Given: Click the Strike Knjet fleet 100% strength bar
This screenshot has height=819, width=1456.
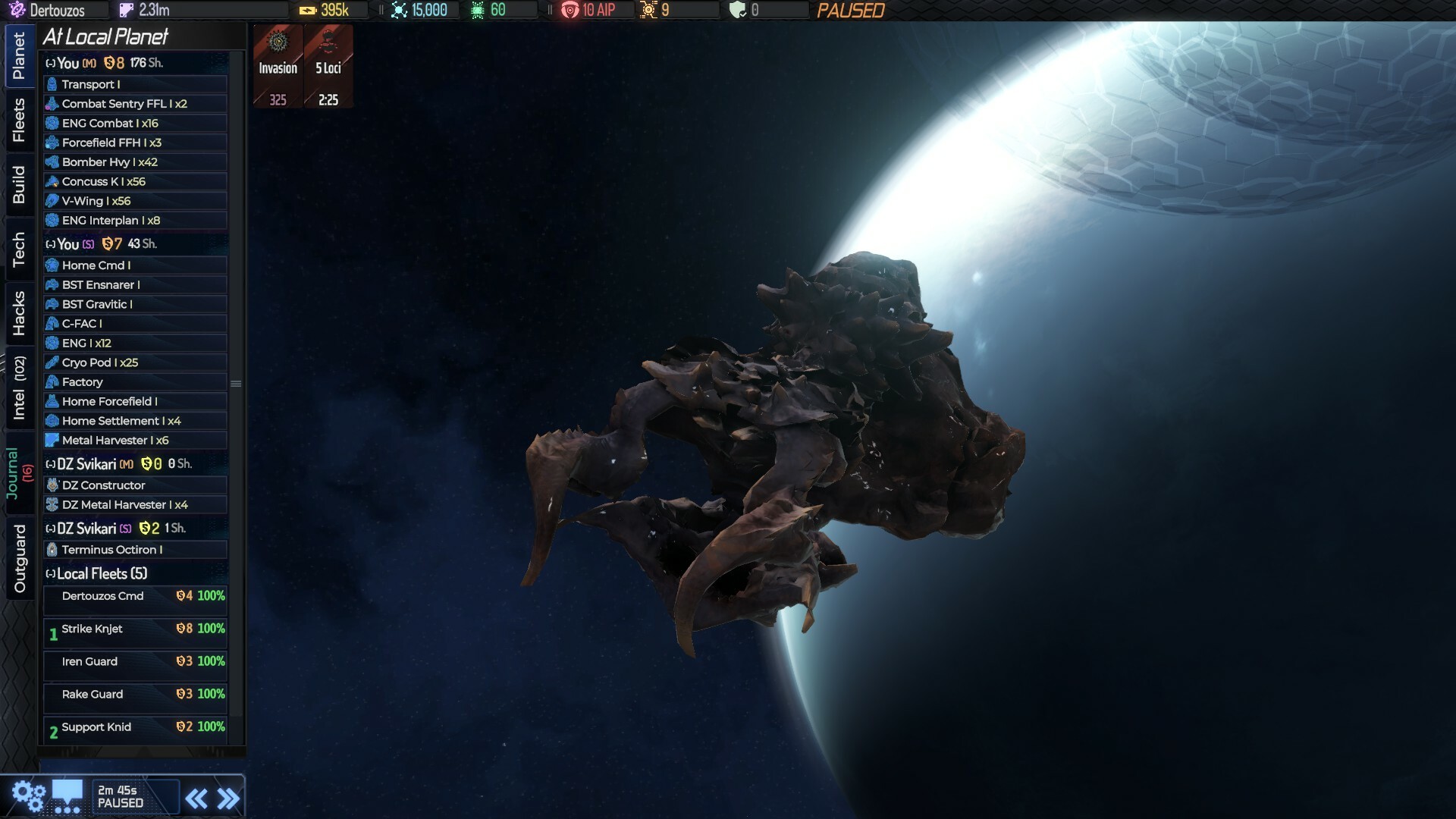Looking at the screenshot, I should 210,629.
